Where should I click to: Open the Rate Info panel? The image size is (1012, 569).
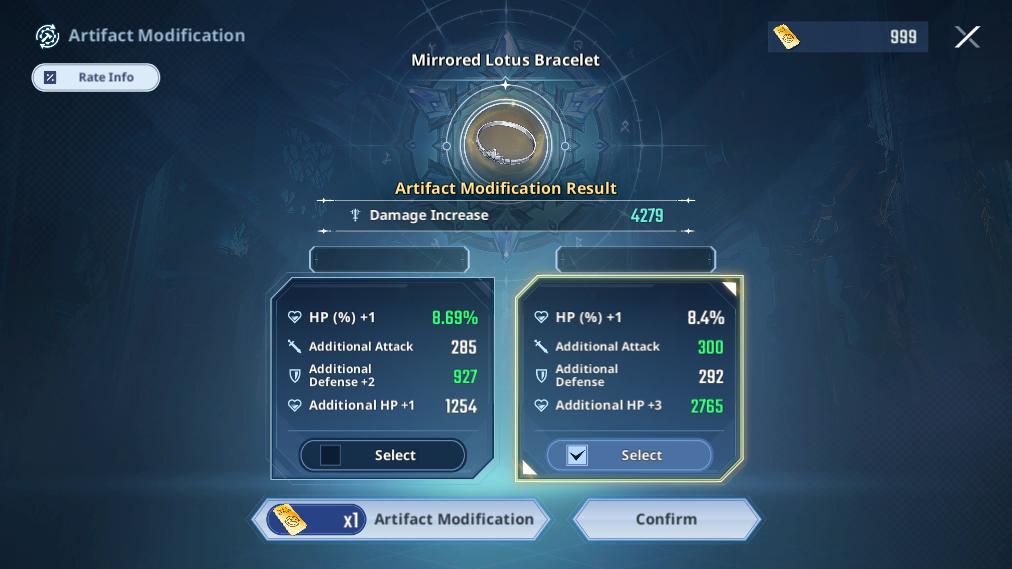(96, 77)
